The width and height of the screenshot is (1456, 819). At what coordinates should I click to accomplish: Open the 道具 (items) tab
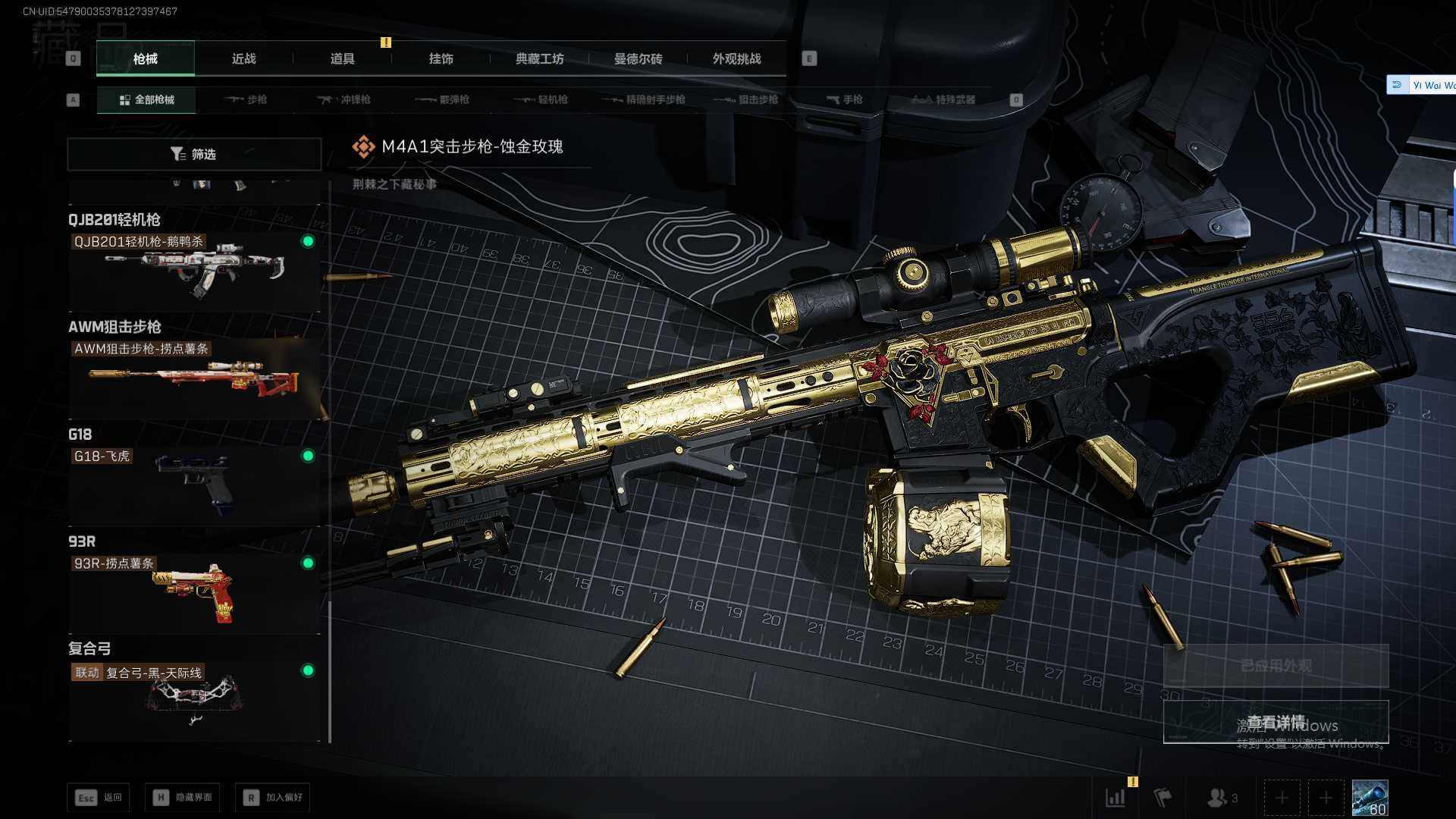342,58
